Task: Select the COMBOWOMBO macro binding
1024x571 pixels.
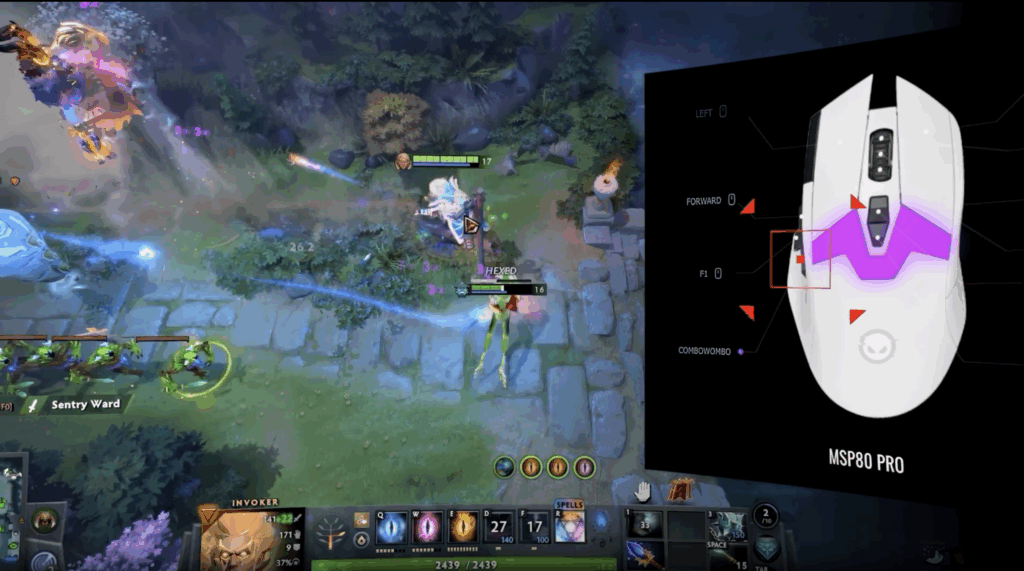Action: tap(706, 351)
